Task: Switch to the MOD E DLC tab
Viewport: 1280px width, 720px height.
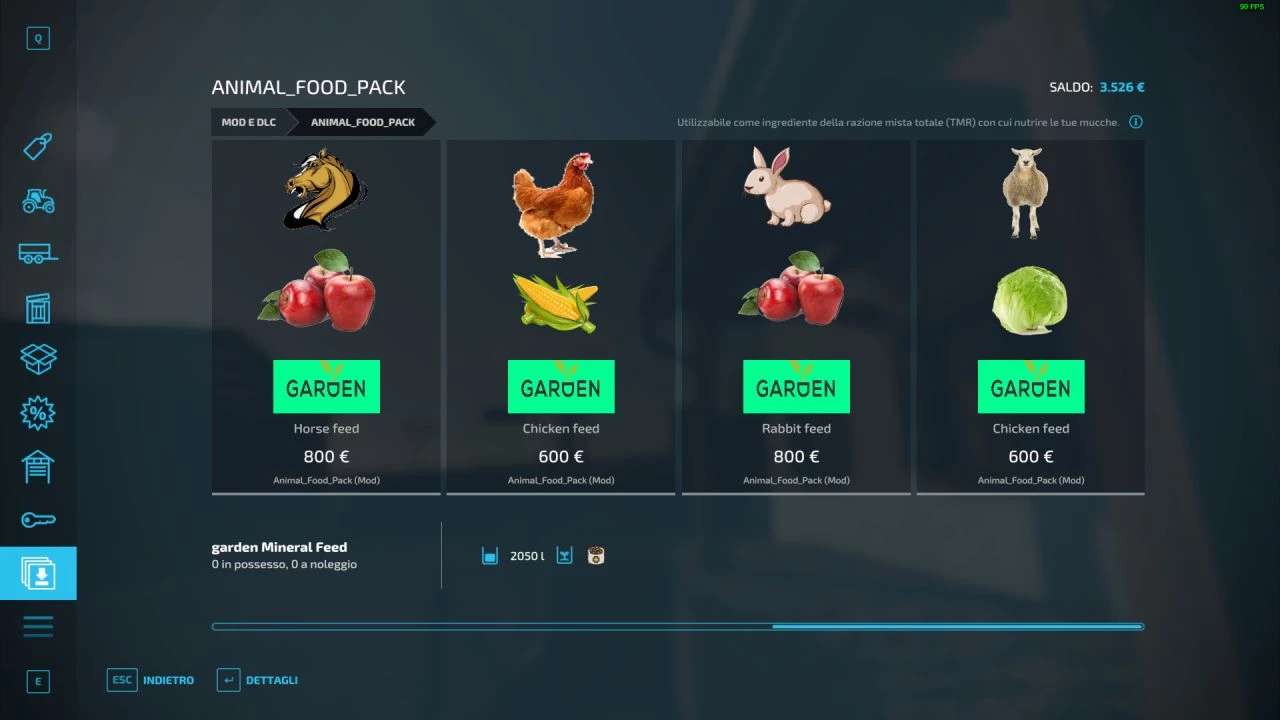Action: coord(248,121)
